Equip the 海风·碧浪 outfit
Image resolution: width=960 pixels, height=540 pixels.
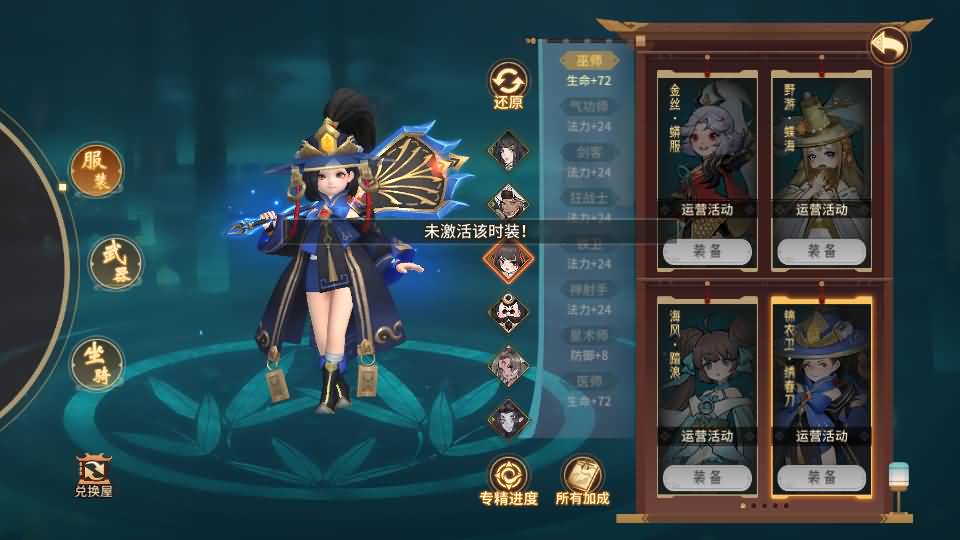pyautogui.click(x=707, y=477)
